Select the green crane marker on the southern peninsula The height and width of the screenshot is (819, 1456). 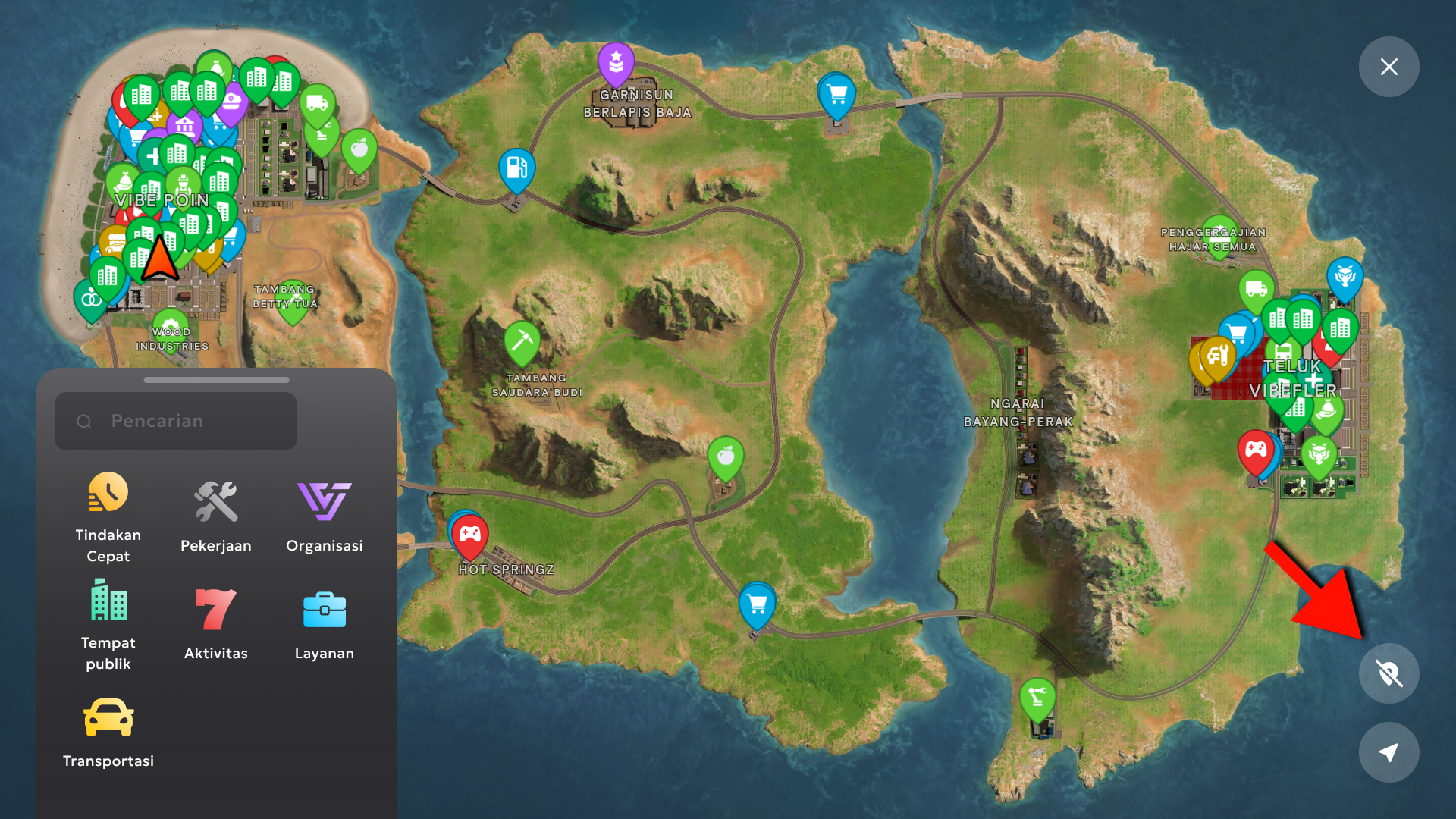1037,698
